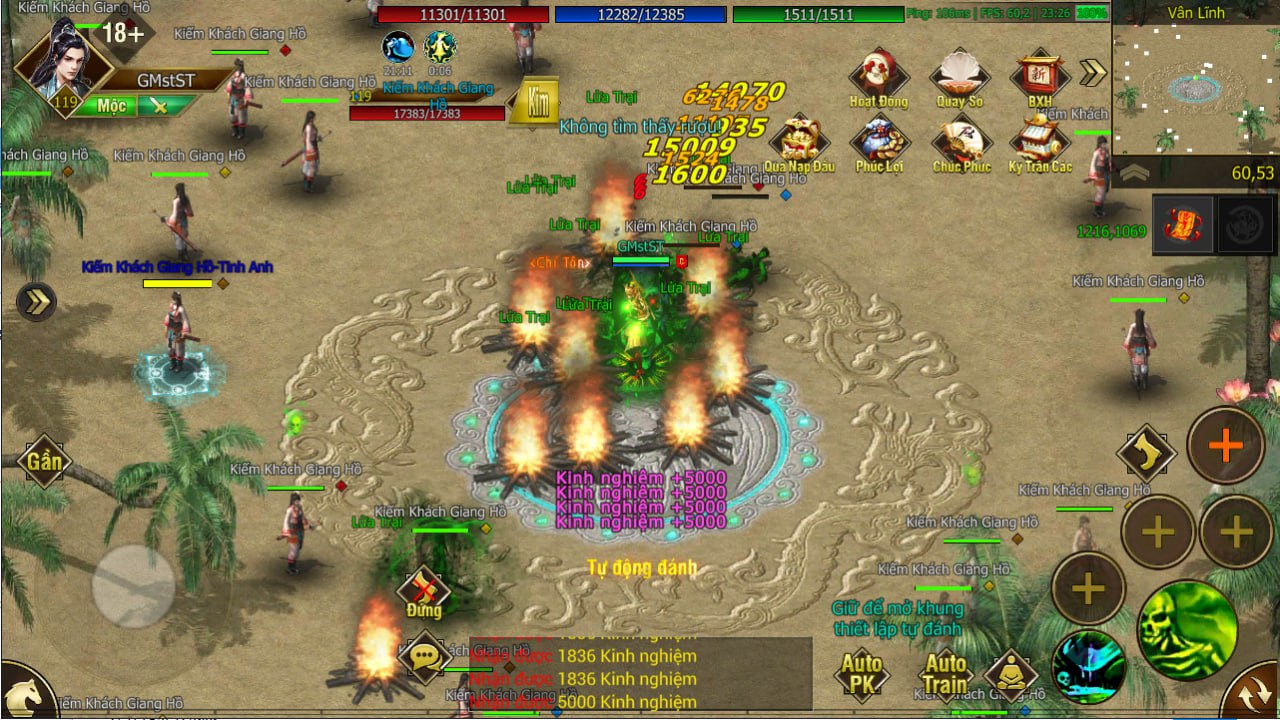This screenshot has width=1280, height=720.
Task: Open the Hoạt Động events menu
Action: (878, 75)
